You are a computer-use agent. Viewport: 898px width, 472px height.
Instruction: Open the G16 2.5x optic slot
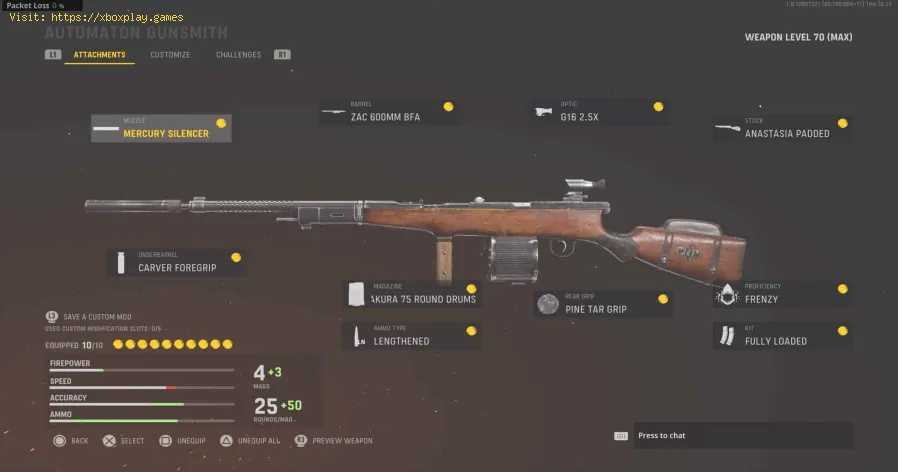[x=600, y=112]
